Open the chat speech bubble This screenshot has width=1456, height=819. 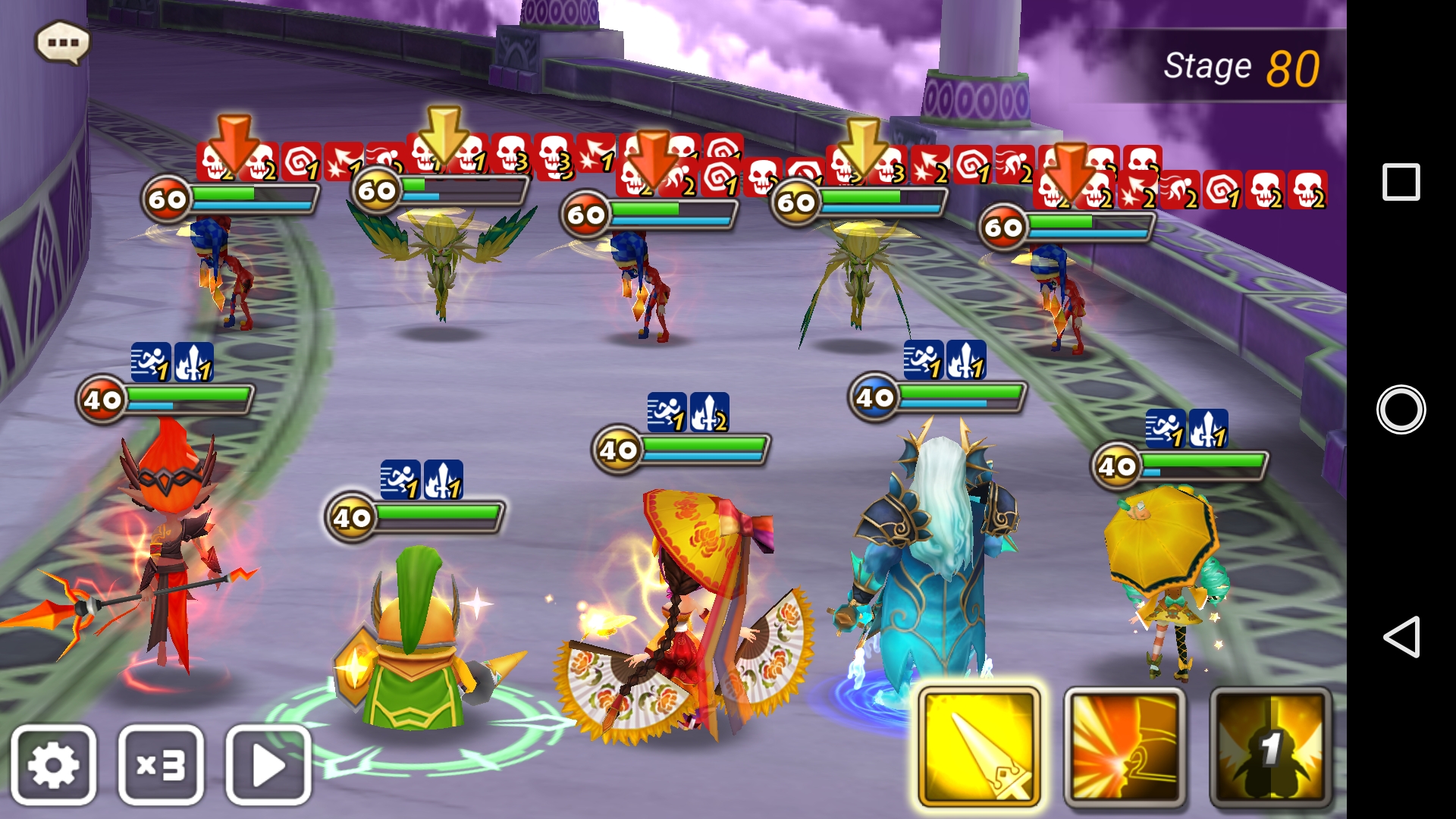click(x=63, y=42)
